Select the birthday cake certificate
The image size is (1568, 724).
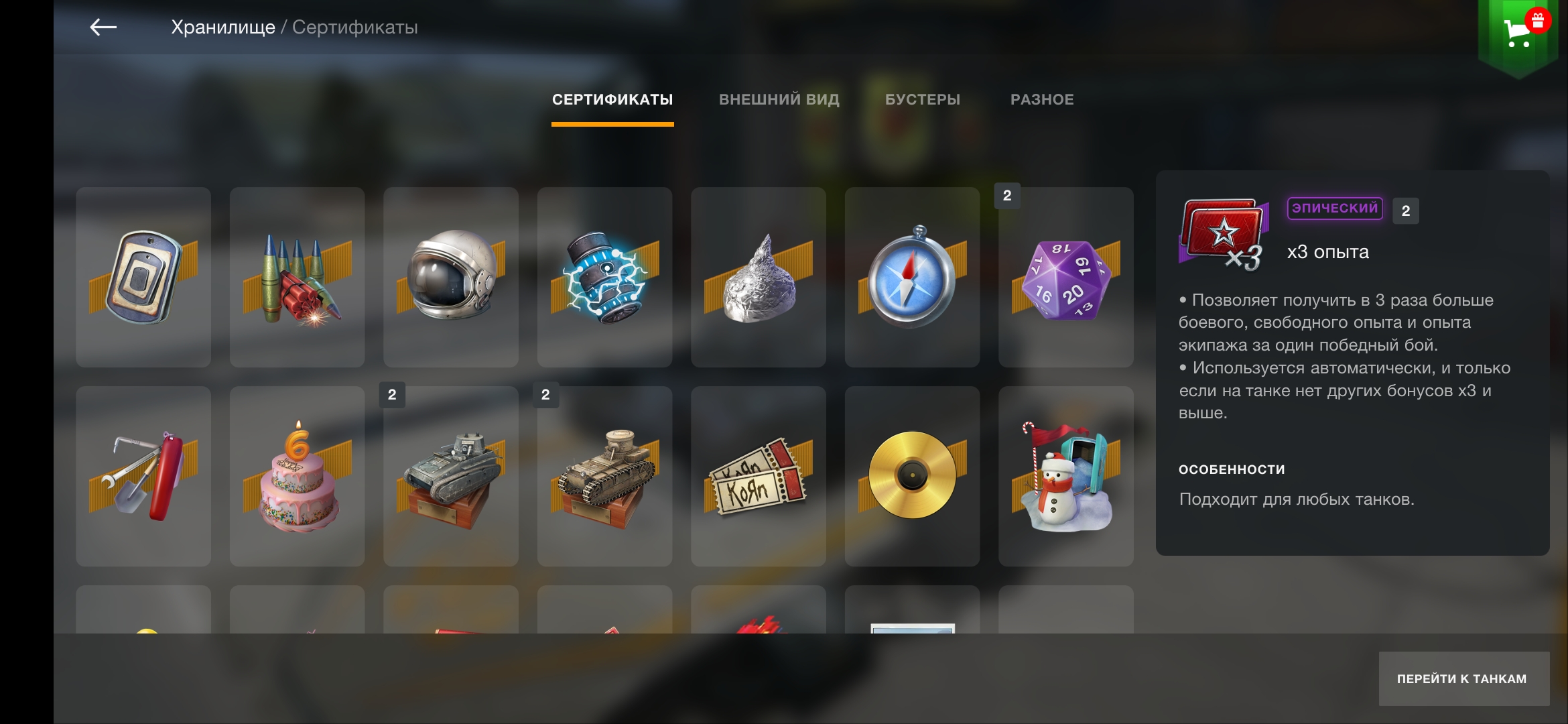tap(297, 476)
